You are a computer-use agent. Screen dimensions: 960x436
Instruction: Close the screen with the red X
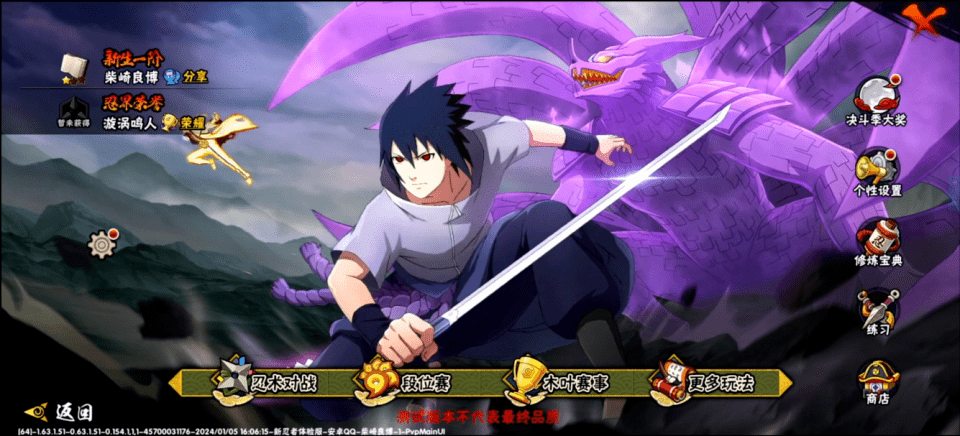(x=924, y=15)
